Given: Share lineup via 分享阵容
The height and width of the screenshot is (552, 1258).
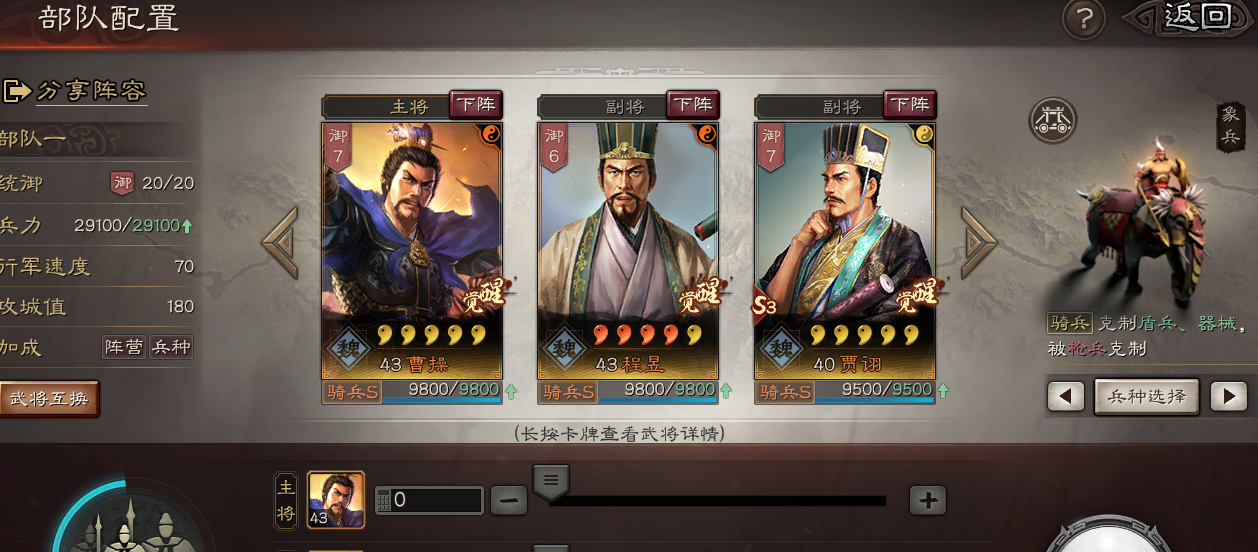Looking at the screenshot, I should [78, 91].
